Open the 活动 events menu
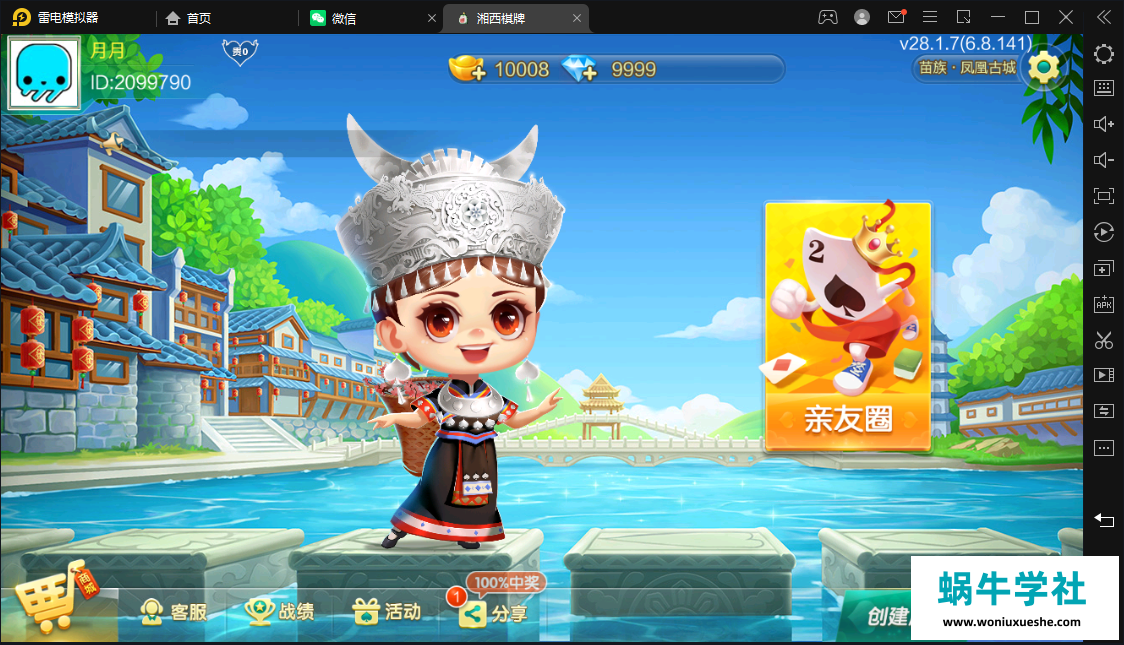1124x645 pixels. [x=388, y=612]
